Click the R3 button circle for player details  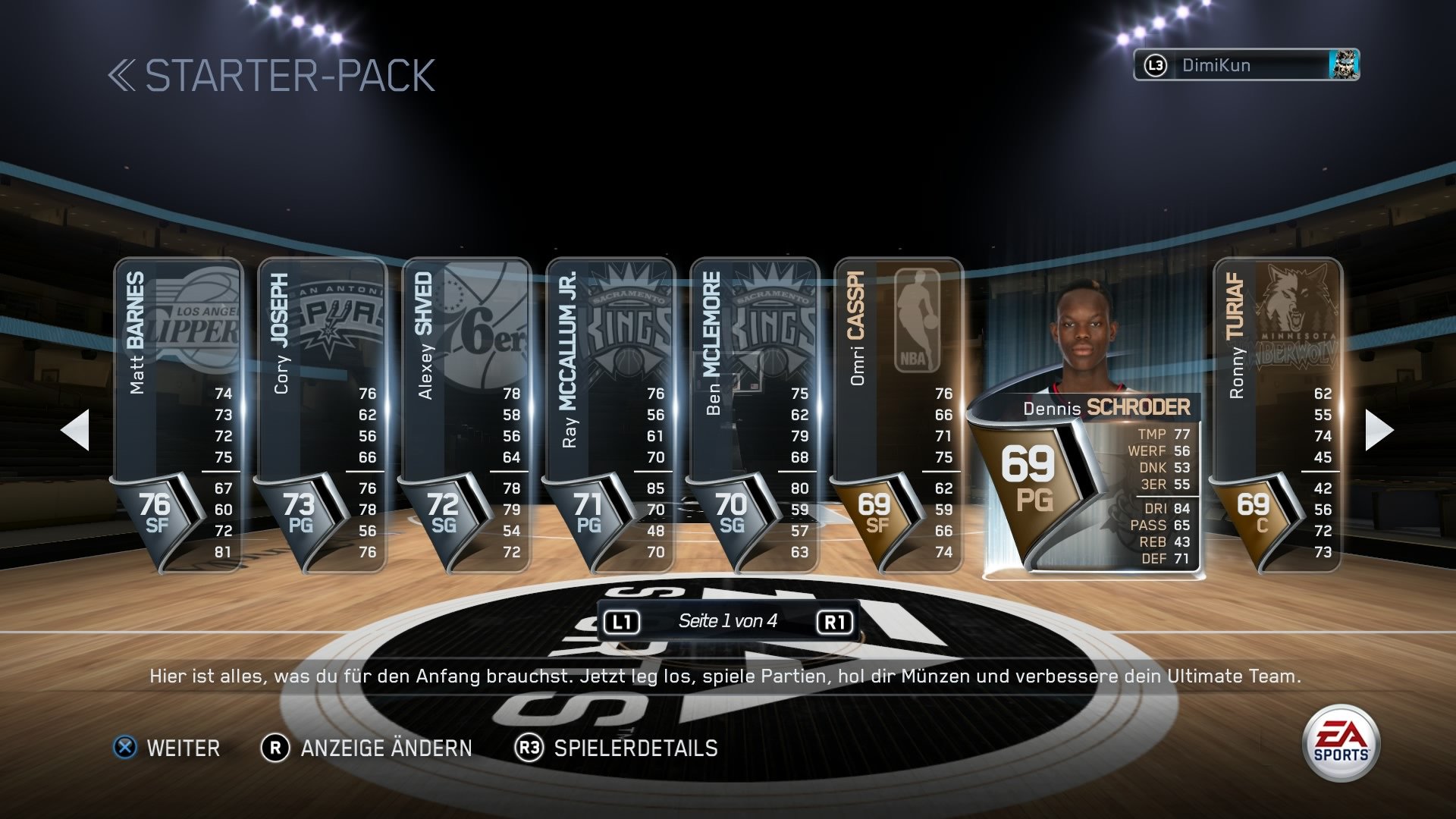click(529, 748)
